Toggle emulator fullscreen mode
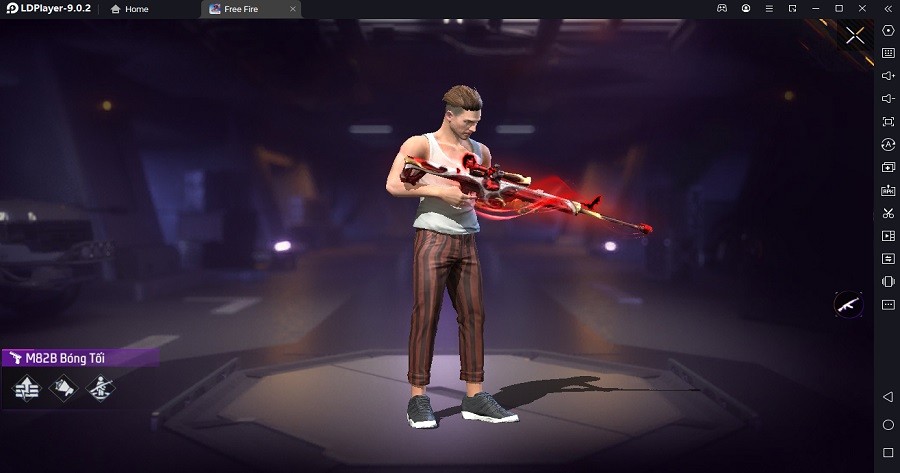 click(888, 121)
